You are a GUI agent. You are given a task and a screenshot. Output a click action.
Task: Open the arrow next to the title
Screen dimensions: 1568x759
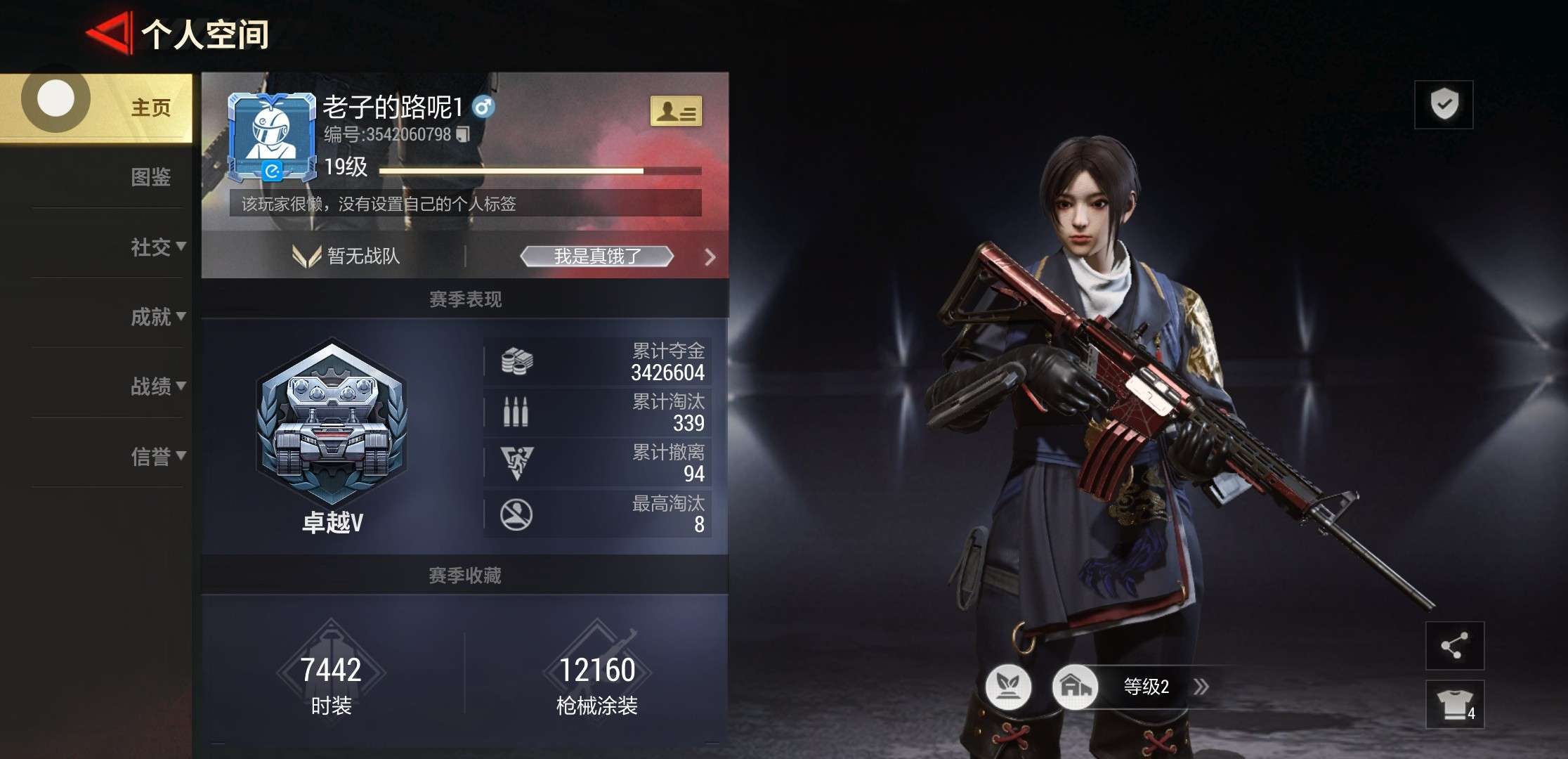[710, 257]
